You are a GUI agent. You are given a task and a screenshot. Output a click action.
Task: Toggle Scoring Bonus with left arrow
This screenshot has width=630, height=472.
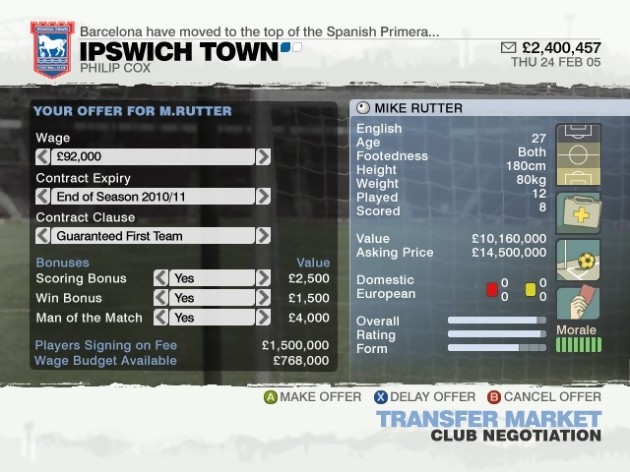pyautogui.click(x=160, y=278)
